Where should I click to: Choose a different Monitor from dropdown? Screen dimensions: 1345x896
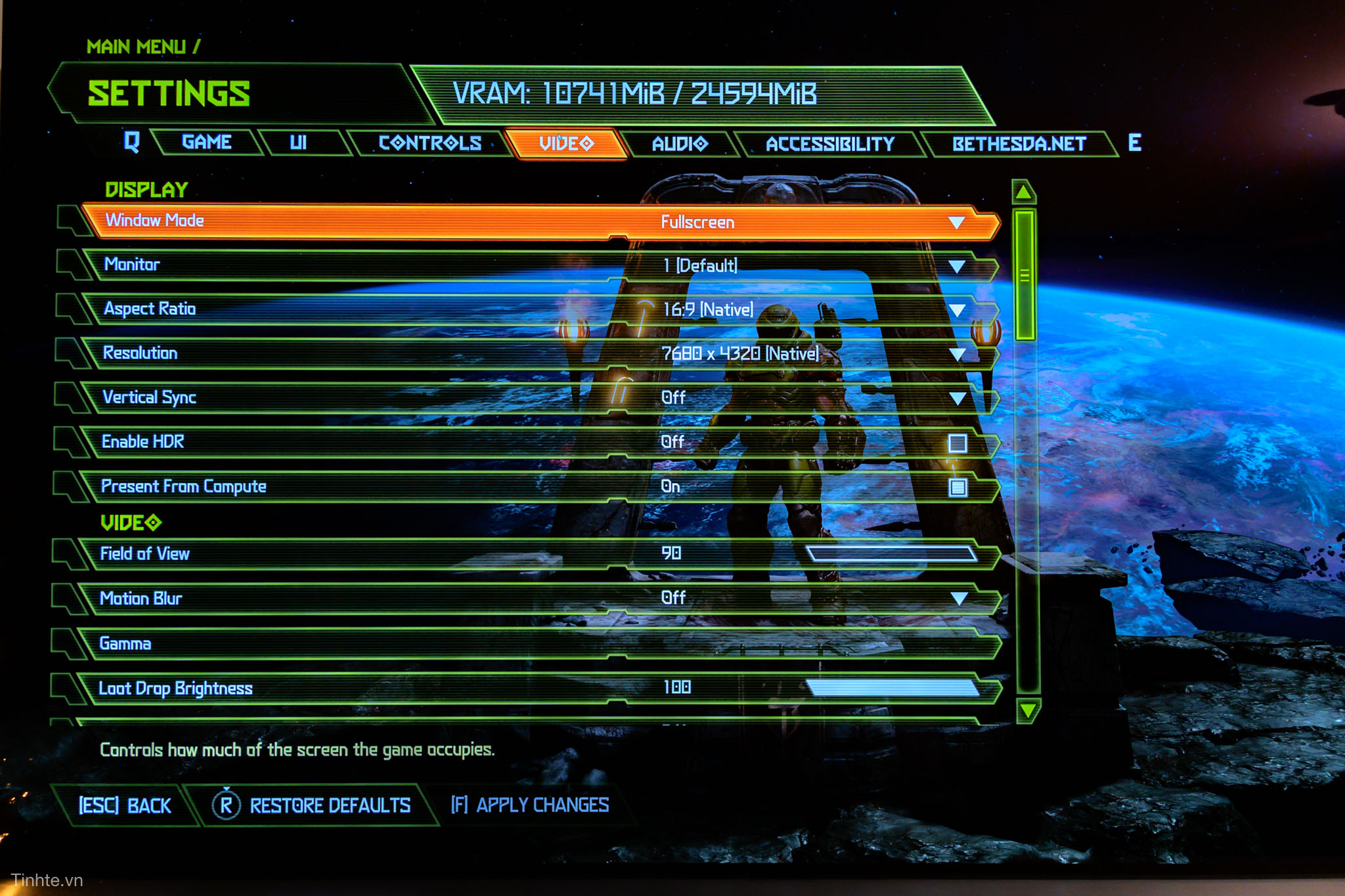click(x=956, y=267)
